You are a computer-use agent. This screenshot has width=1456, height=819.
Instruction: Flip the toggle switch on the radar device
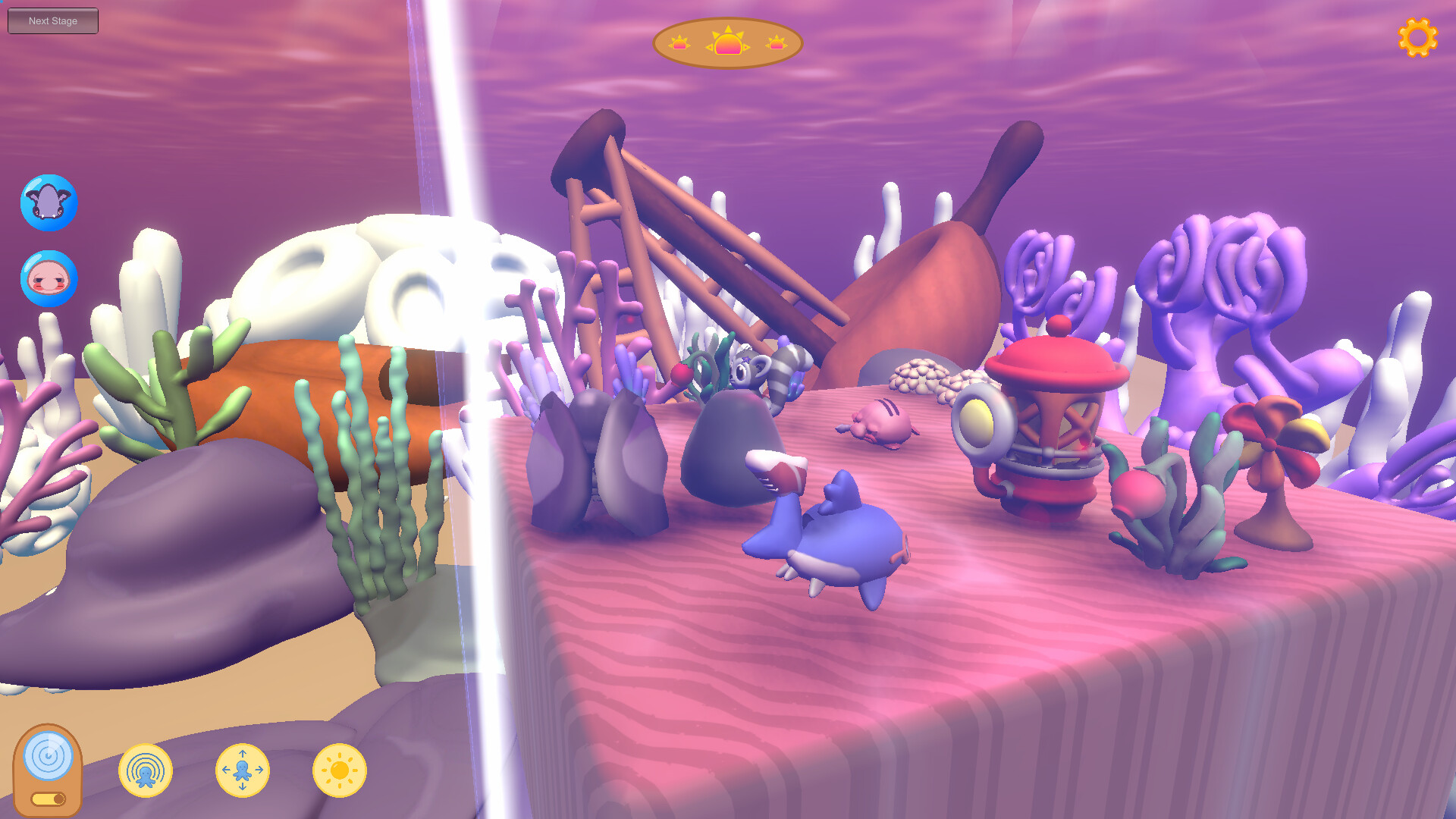(x=49, y=798)
